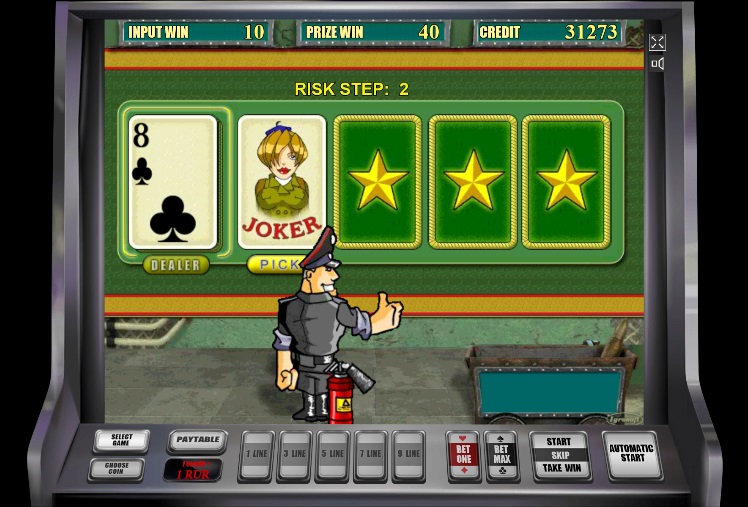The height and width of the screenshot is (507, 748).
Task: Select the 9 Line button
Action: 408,456
